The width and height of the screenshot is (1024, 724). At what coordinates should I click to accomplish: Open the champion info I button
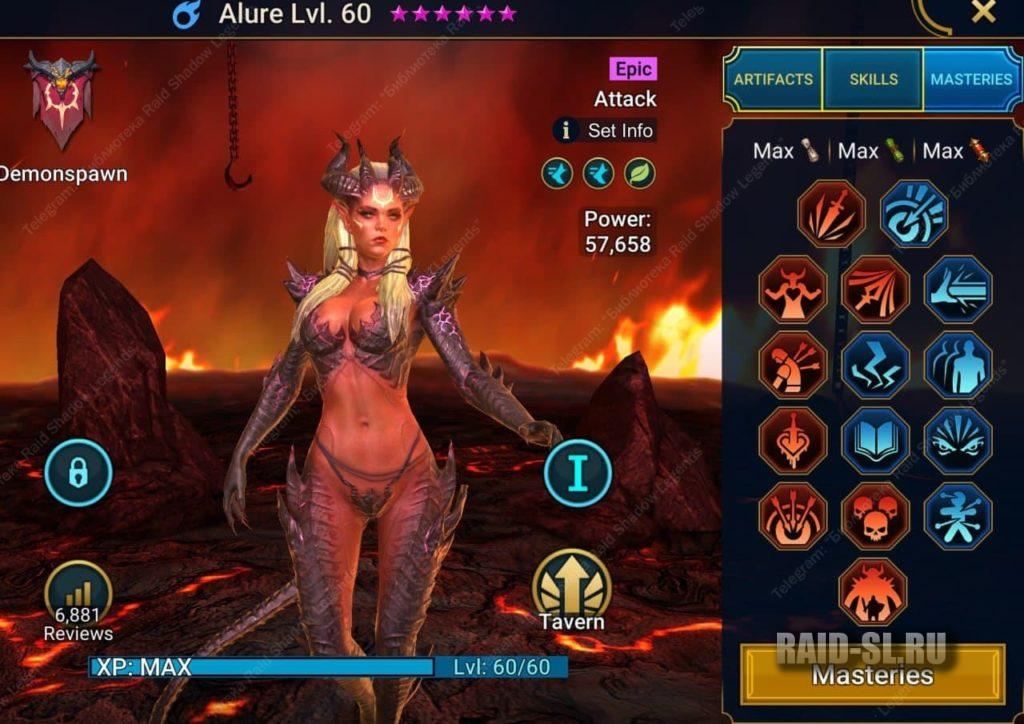(x=578, y=472)
